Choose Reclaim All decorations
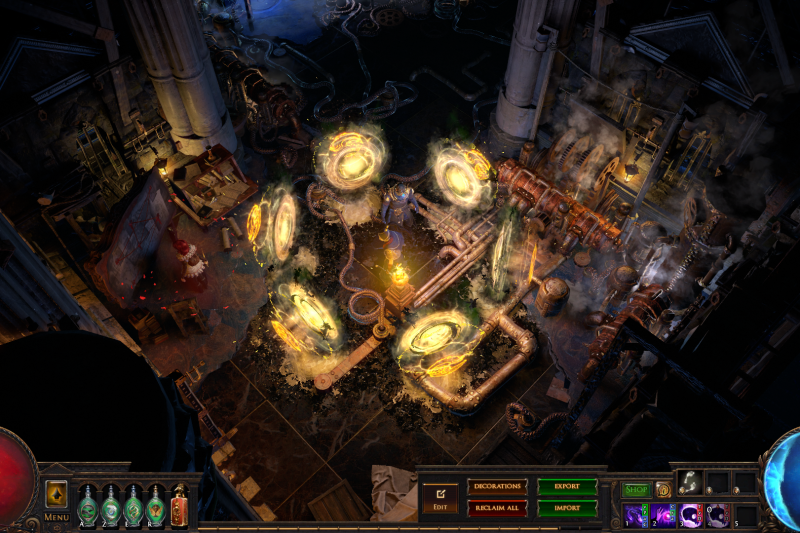This screenshot has width=800, height=533. coord(496,508)
